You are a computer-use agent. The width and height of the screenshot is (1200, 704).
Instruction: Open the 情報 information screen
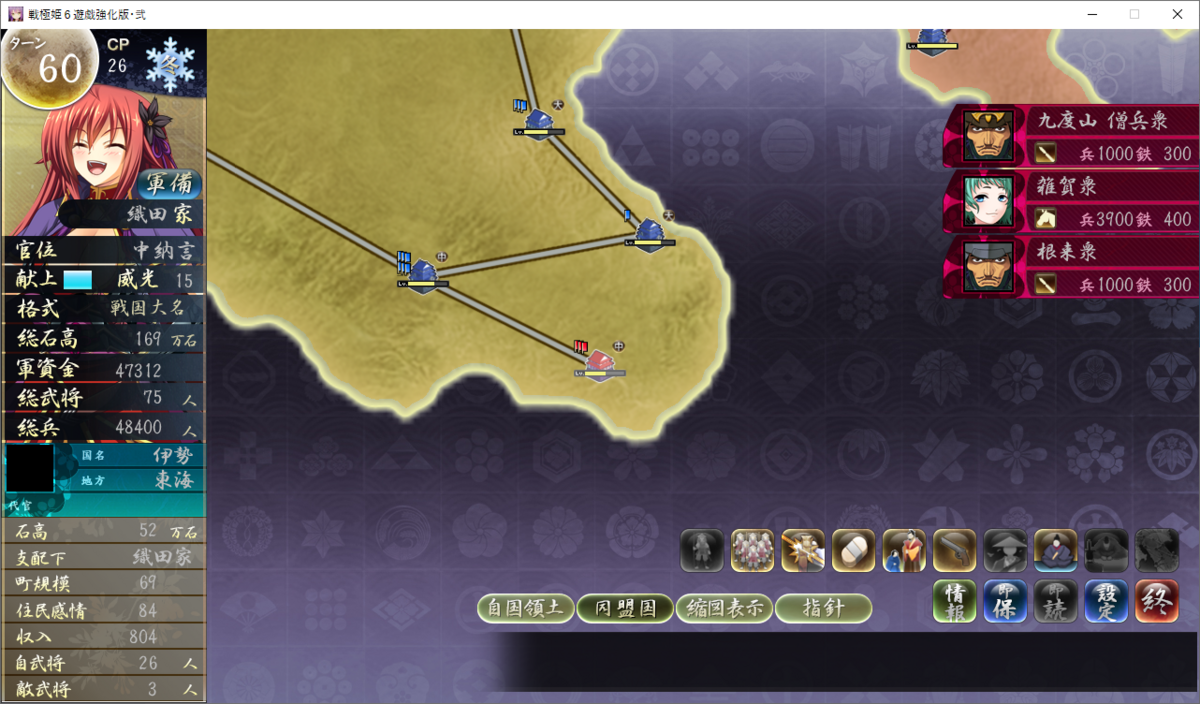tap(955, 601)
